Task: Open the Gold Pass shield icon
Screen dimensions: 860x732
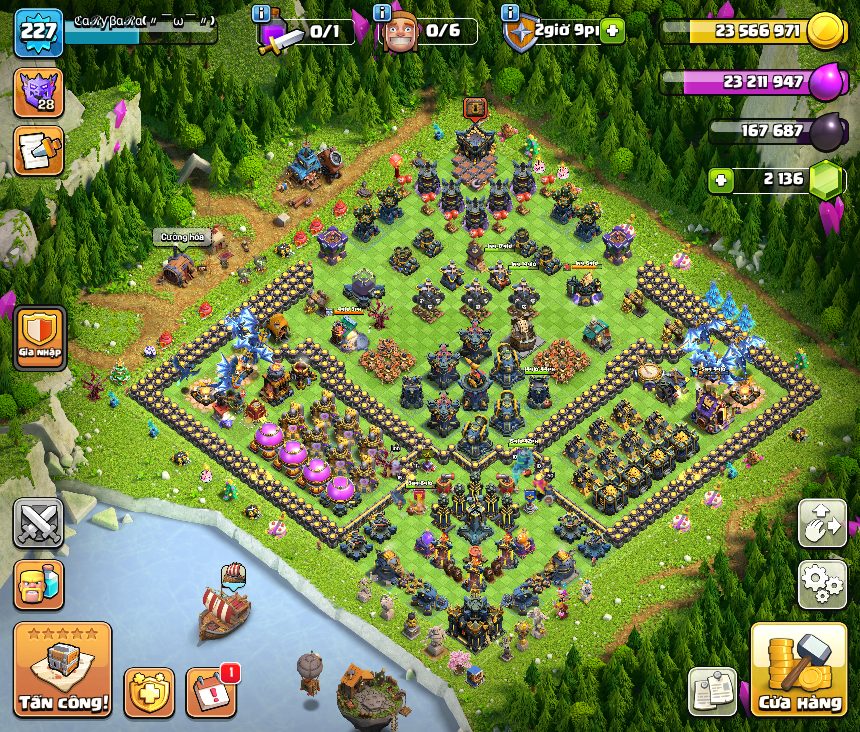Action: [x=149, y=692]
